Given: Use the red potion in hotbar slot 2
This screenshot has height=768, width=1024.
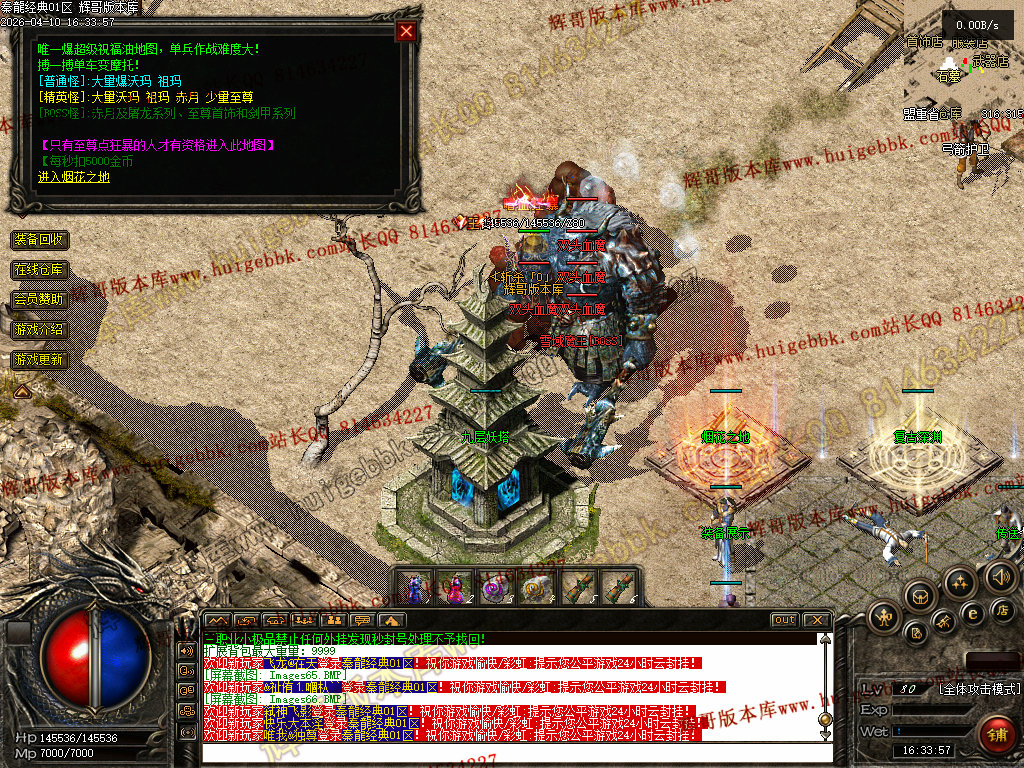Looking at the screenshot, I should [x=455, y=587].
